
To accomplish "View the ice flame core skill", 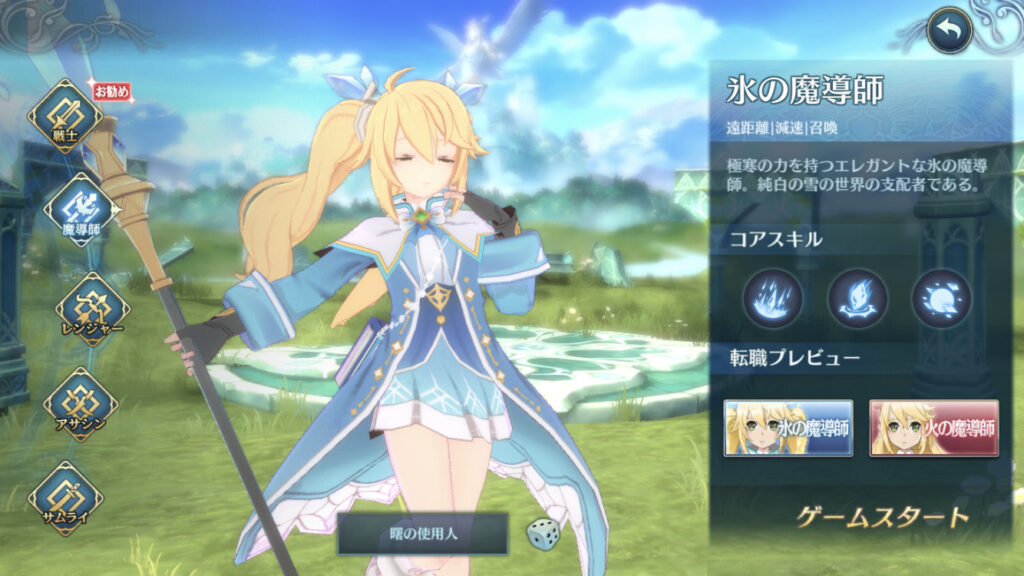I will 857,298.
